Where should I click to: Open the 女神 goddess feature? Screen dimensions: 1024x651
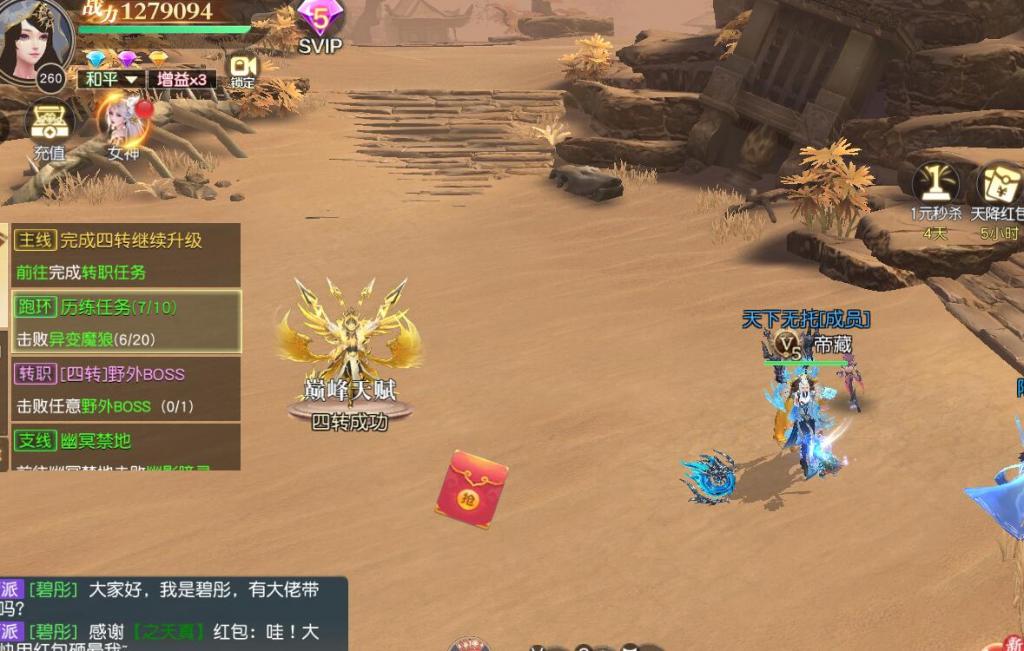pos(124,127)
